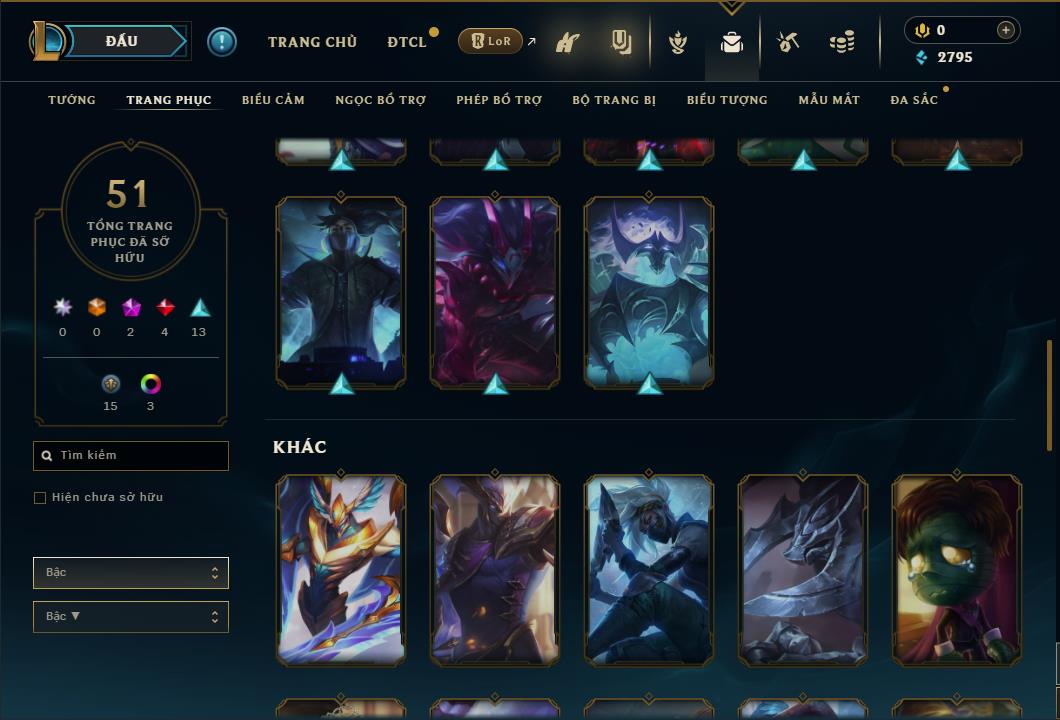Switch to the ĐA SẮC tab
This screenshot has width=1060, height=720.
pos(914,100)
